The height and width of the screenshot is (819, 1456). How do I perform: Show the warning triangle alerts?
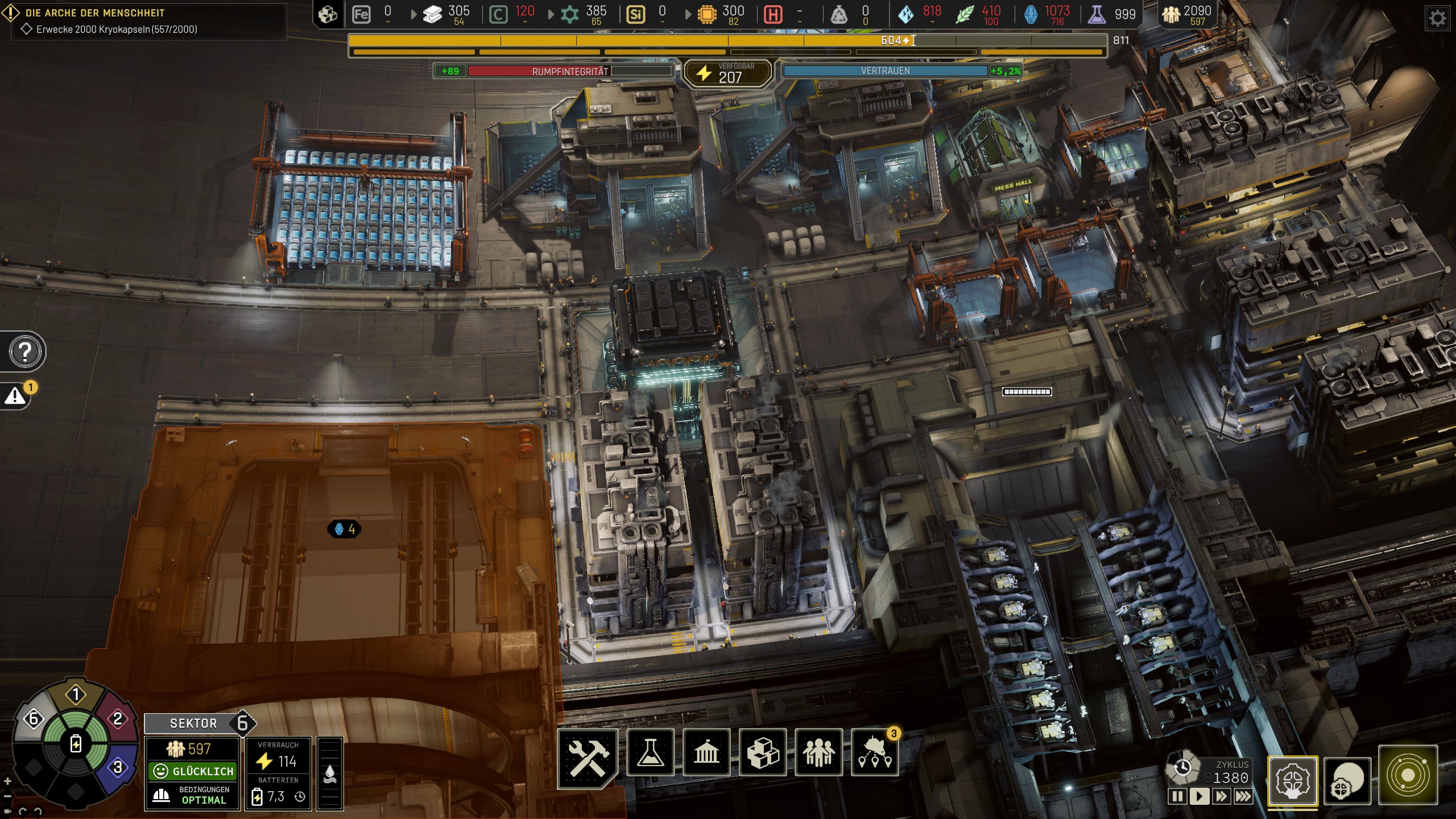click(15, 396)
